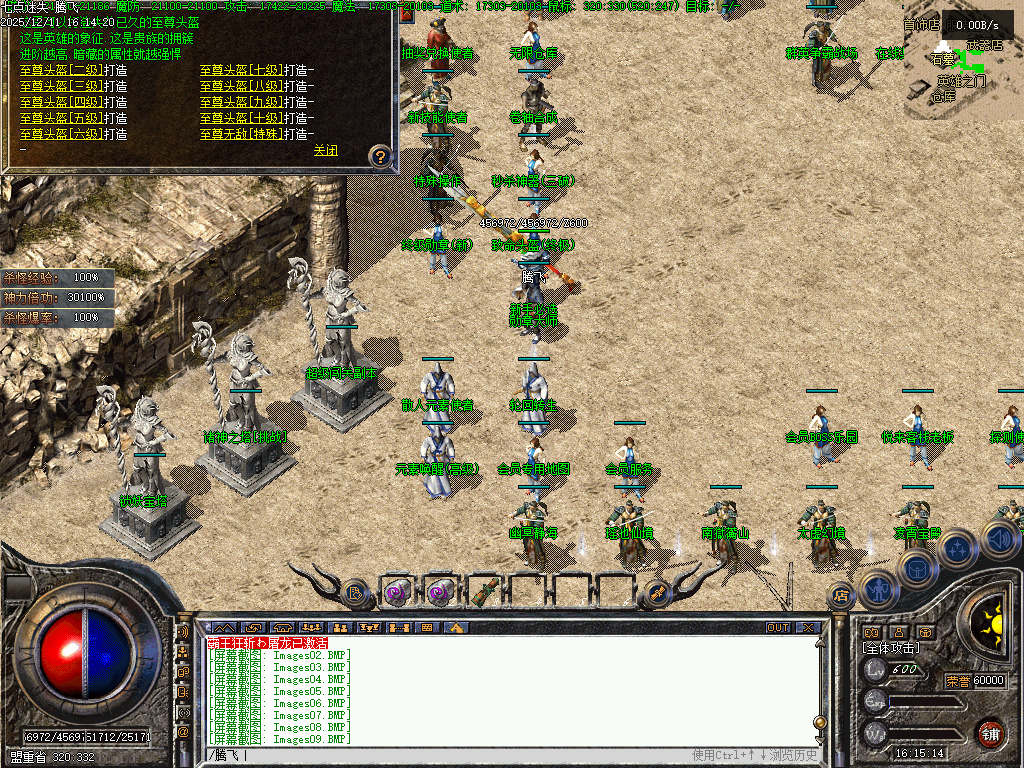
Task: Choose the 至尊头盔[二级] forging option
Action: [73, 70]
